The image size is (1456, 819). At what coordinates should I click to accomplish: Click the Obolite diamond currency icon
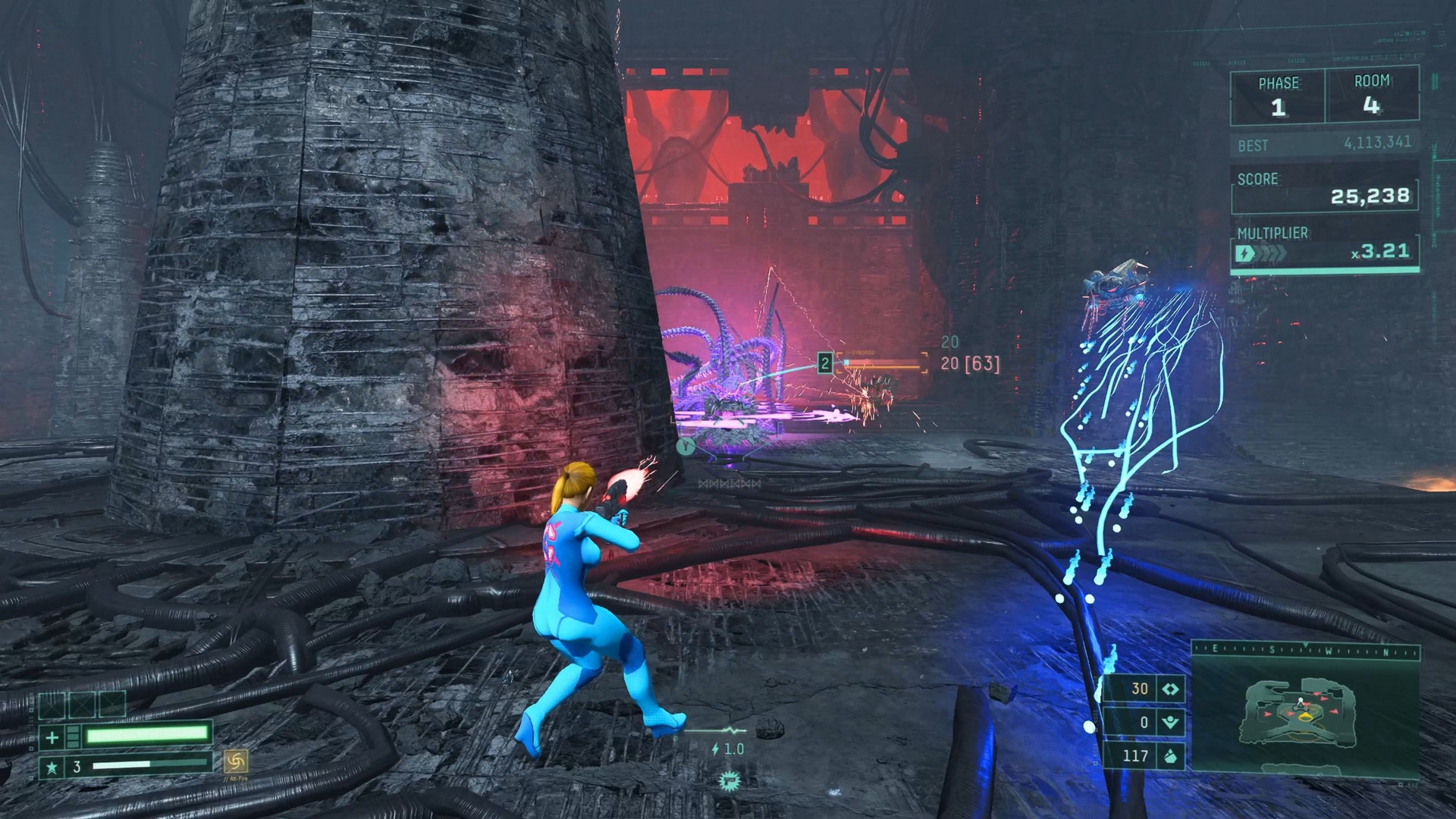(1169, 689)
